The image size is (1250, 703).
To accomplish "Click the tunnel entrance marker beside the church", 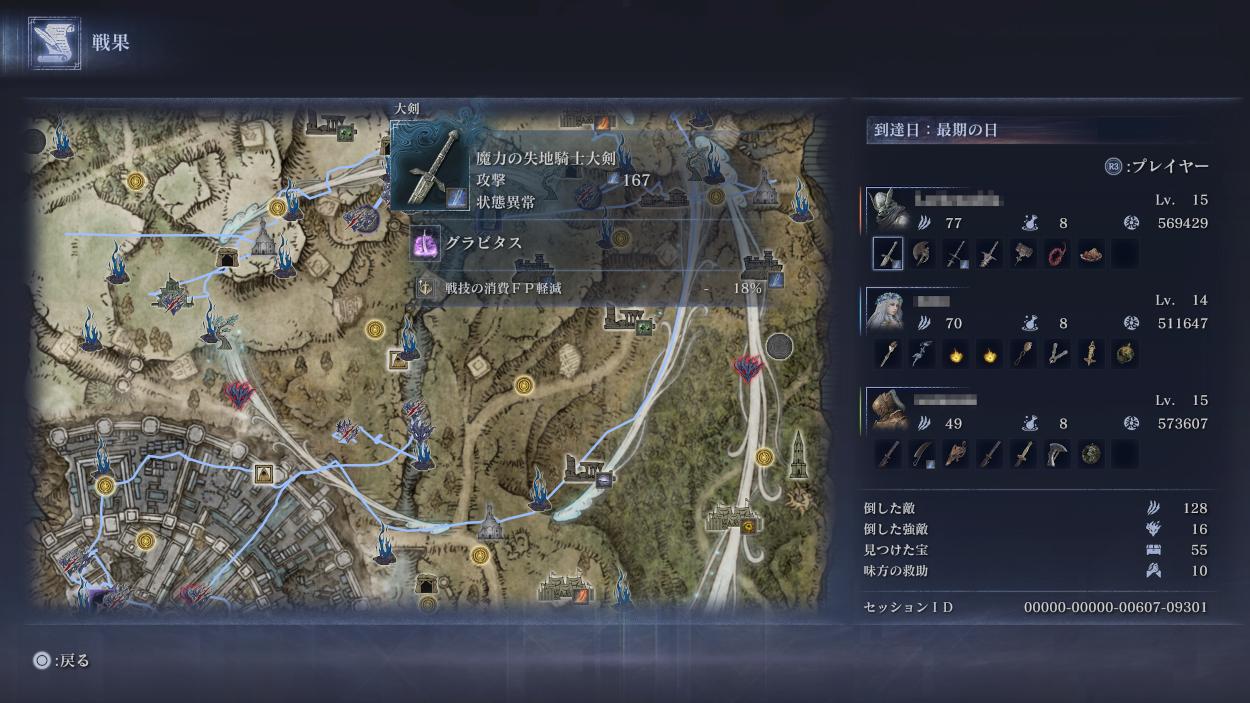I will click(228, 259).
